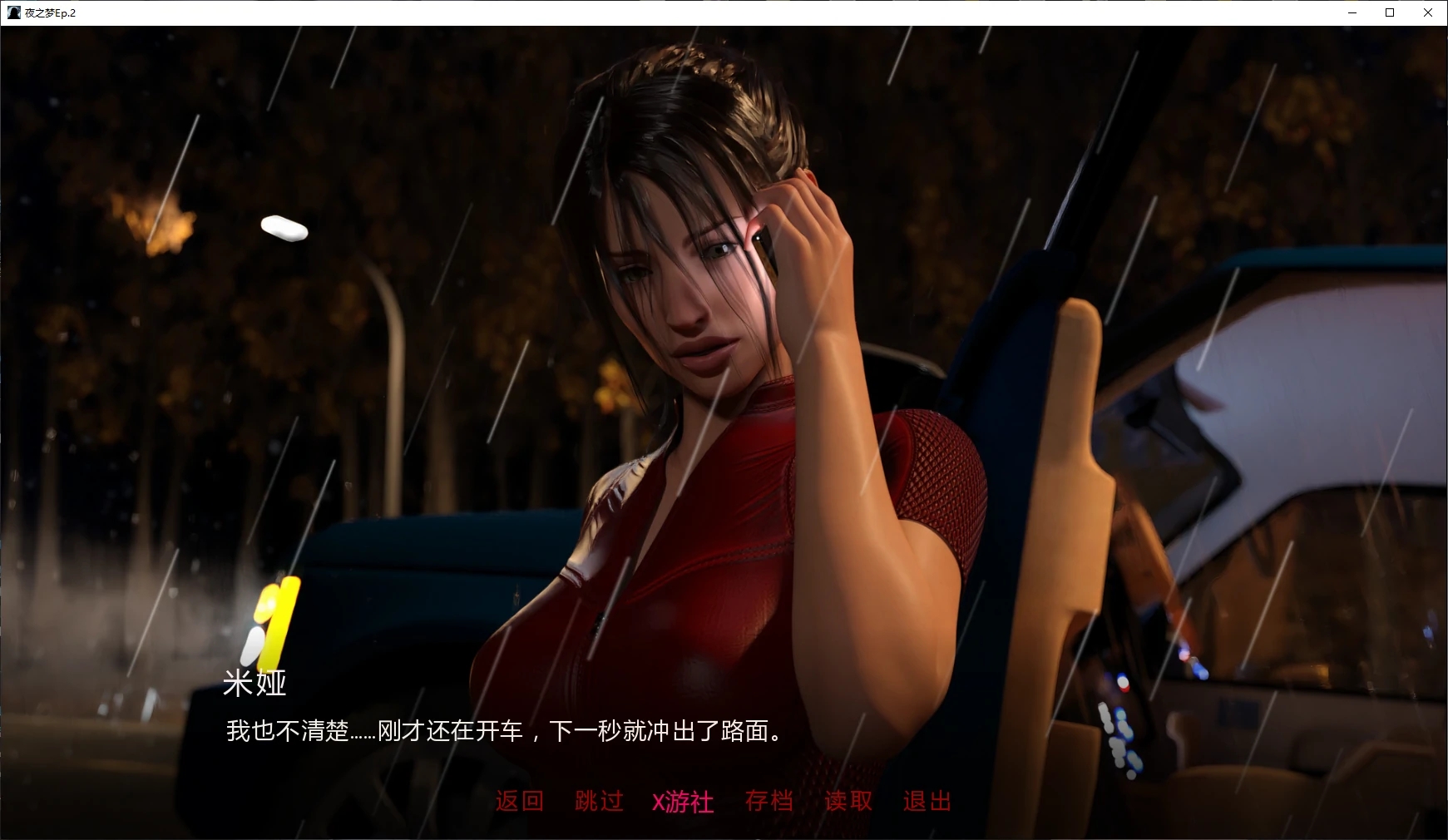The width and height of the screenshot is (1448, 840).
Task: Close the 夜之梦Ep.2 window
Action: point(1427,12)
